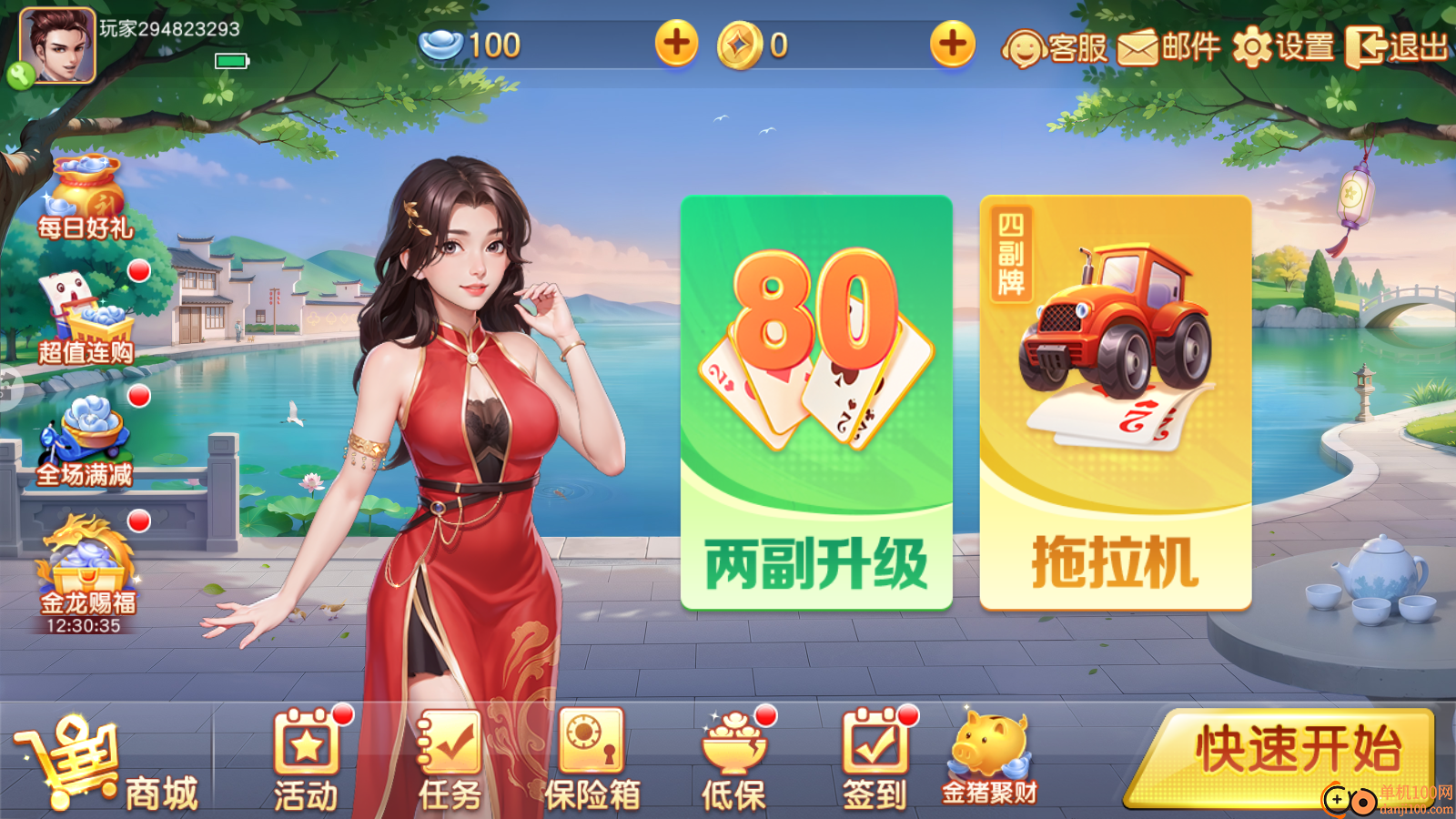Open the 低保 welfare bowl icon
The height and width of the screenshot is (819, 1456).
[x=734, y=760]
